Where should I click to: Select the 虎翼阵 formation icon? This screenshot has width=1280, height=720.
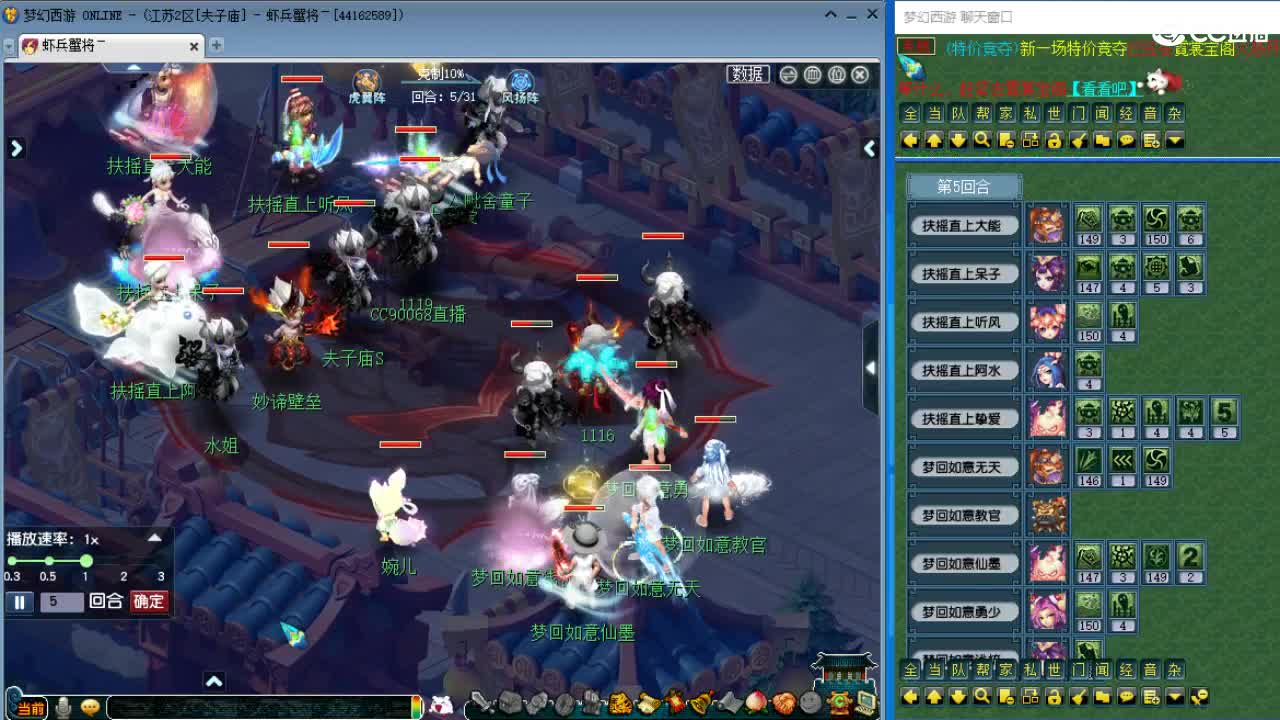(x=366, y=80)
